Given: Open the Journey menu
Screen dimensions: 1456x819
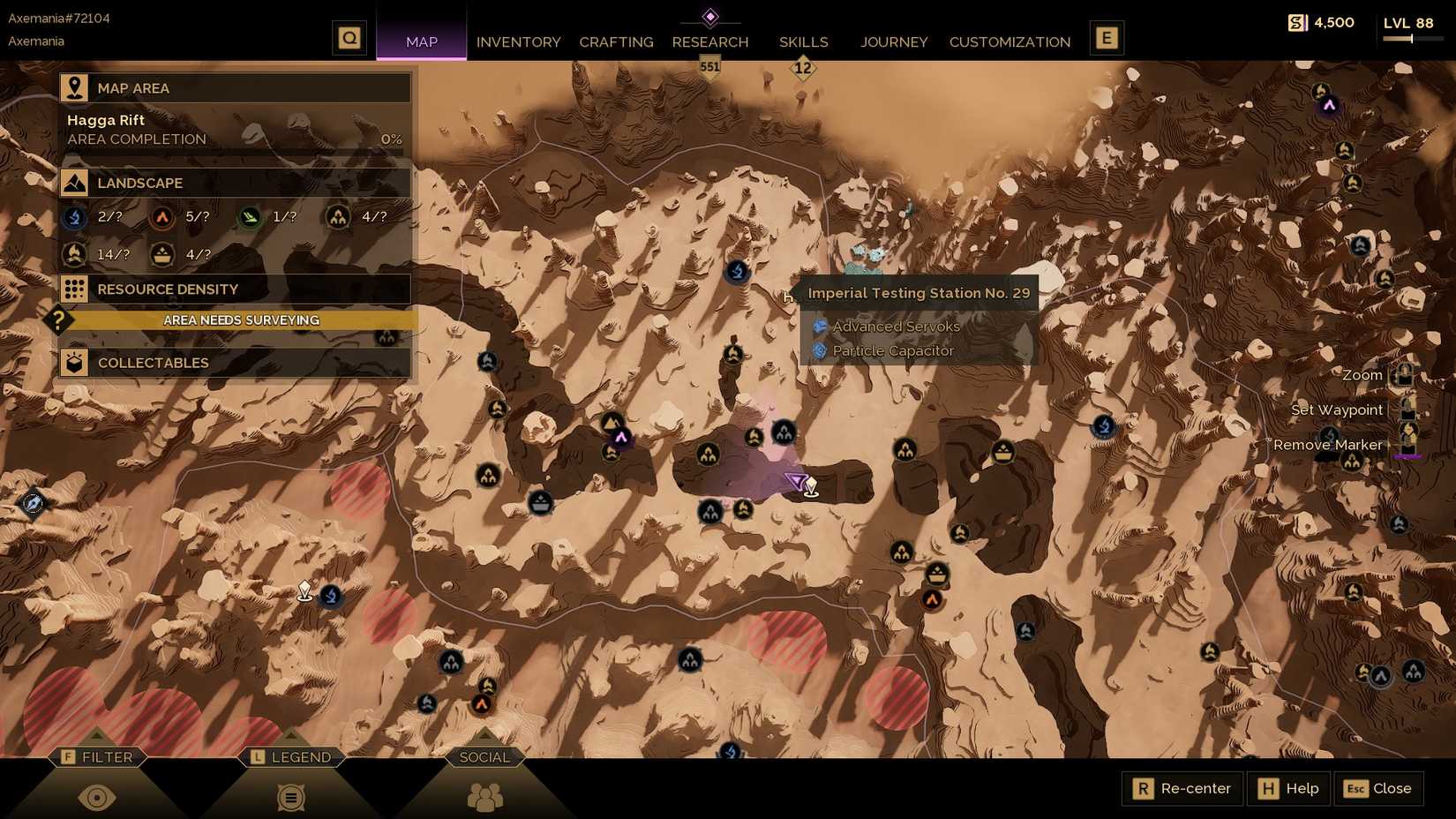Looking at the screenshot, I should coord(894,41).
